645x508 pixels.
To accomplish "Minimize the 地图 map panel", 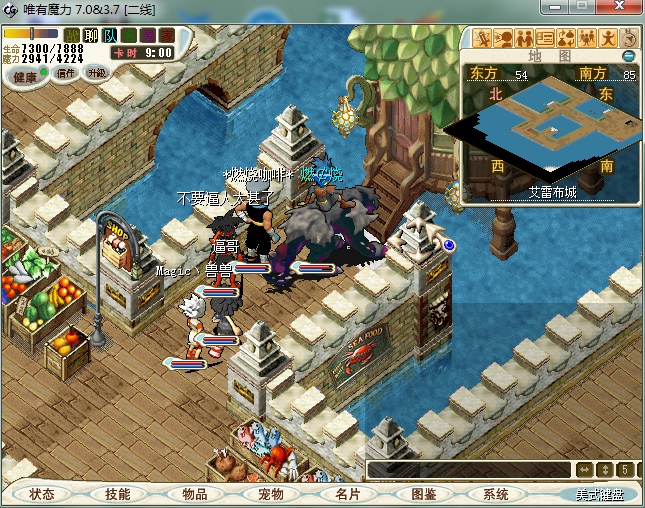I will (629, 56).
